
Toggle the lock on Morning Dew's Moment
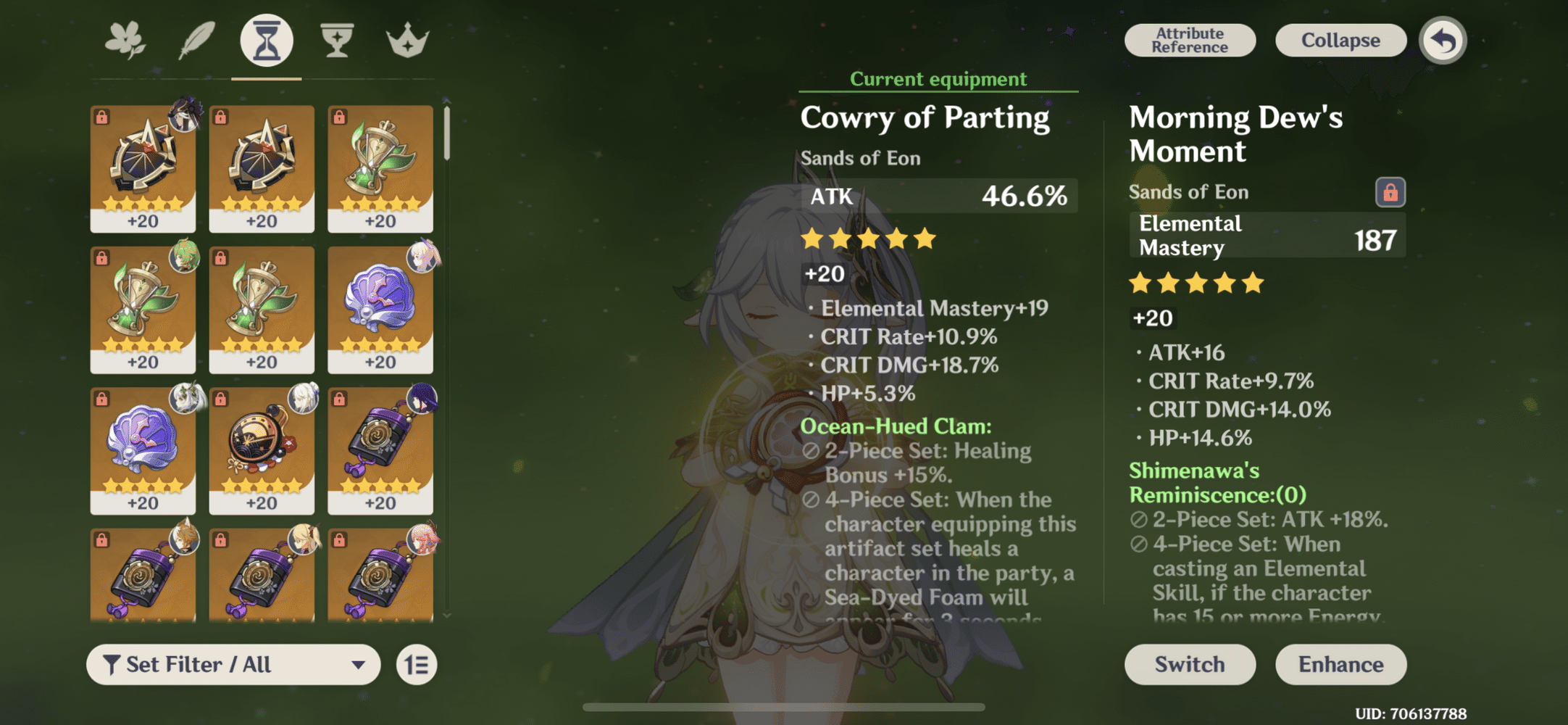(1390, 193)
